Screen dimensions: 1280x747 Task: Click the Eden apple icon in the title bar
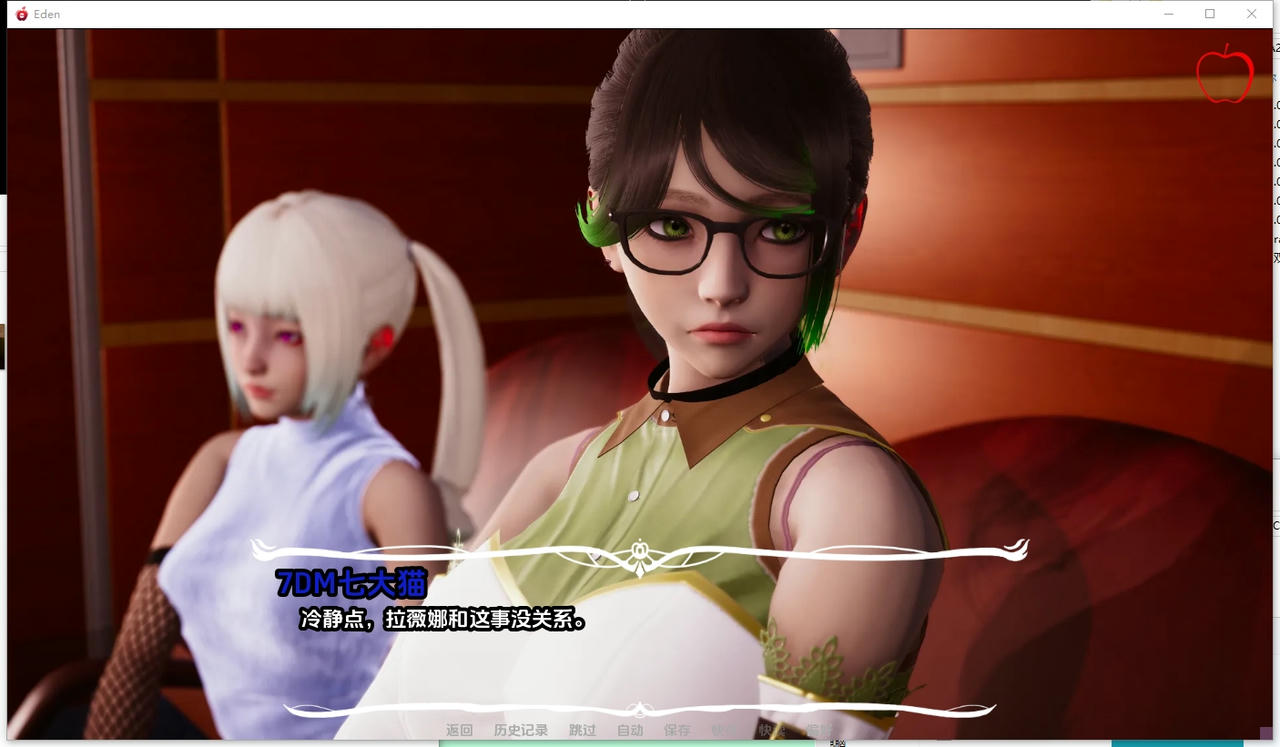(x=22, y=14)
